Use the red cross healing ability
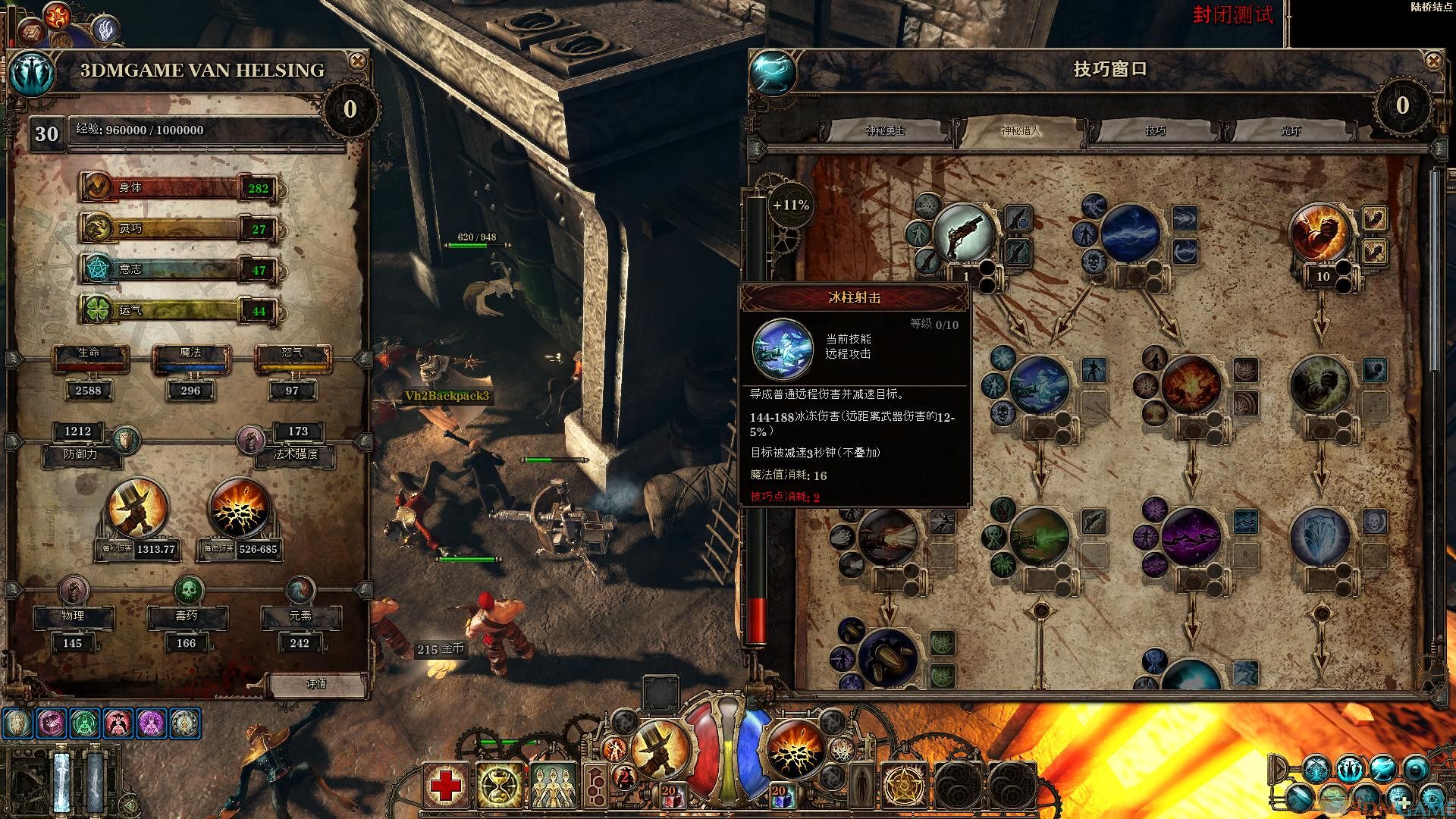This screenshot has width=1456, height=819. [x=446, y=786]
